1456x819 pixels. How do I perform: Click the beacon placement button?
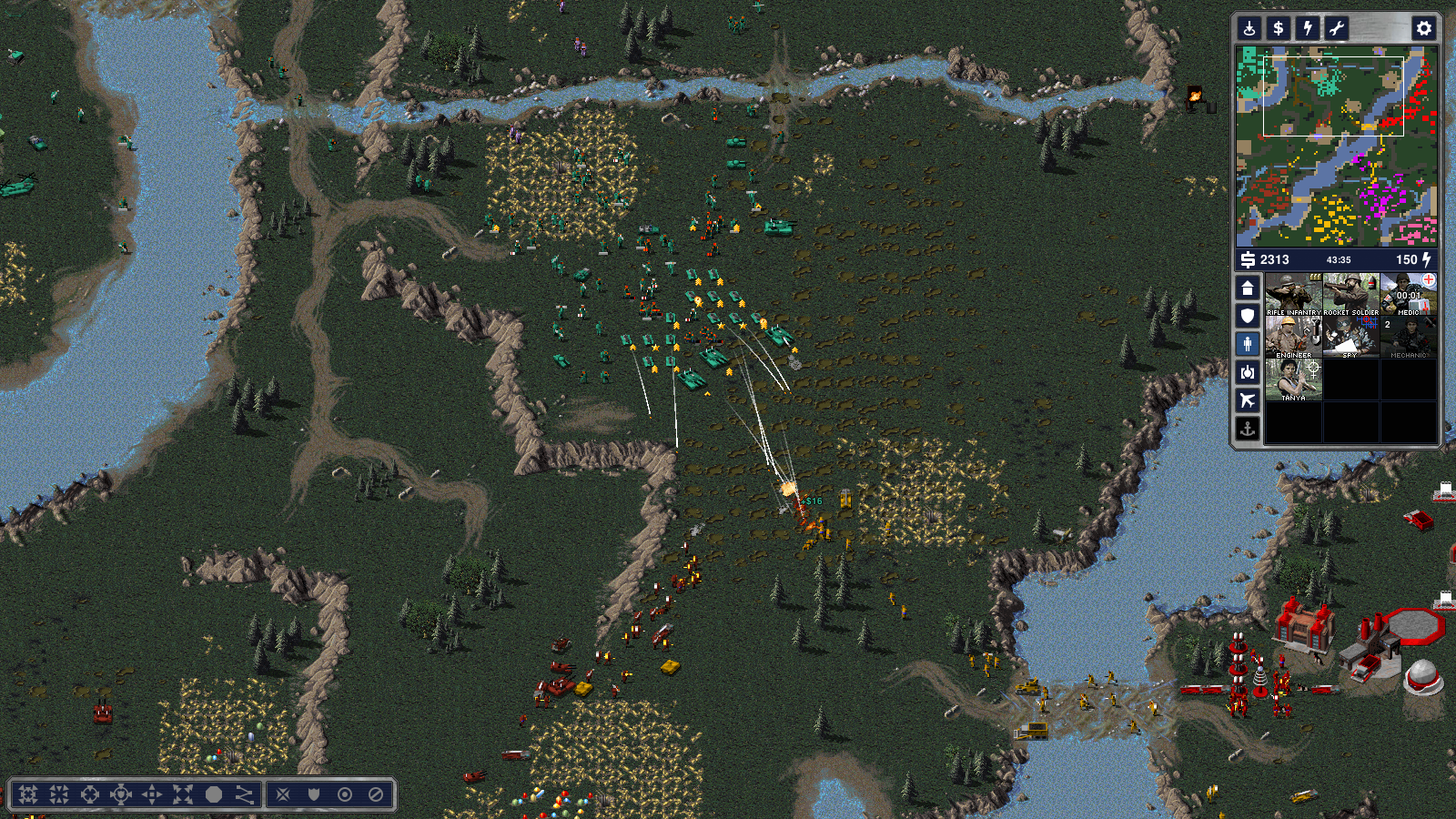coord(1249,28)
